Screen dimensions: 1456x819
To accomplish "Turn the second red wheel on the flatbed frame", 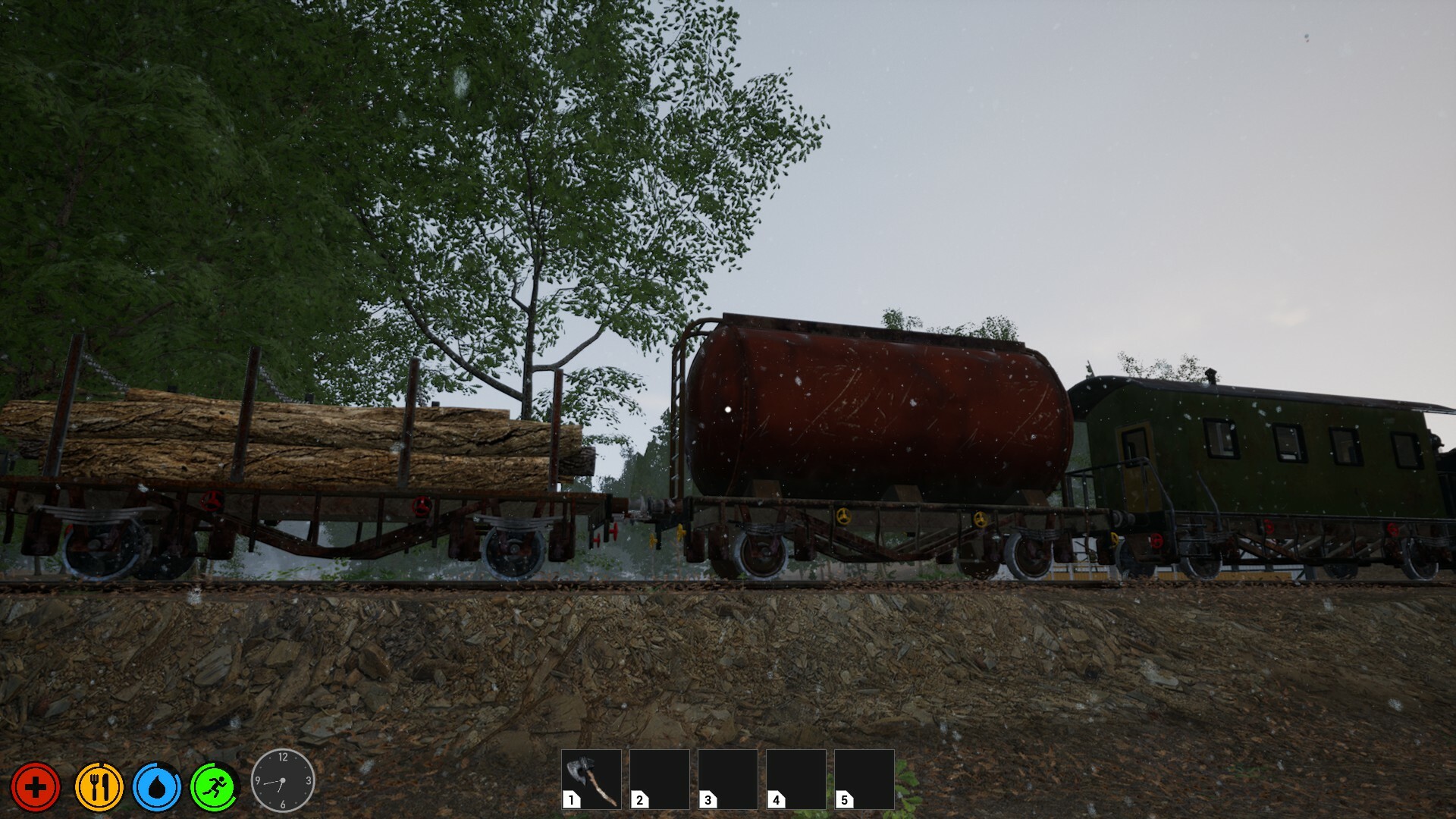I will coord(421,506).
